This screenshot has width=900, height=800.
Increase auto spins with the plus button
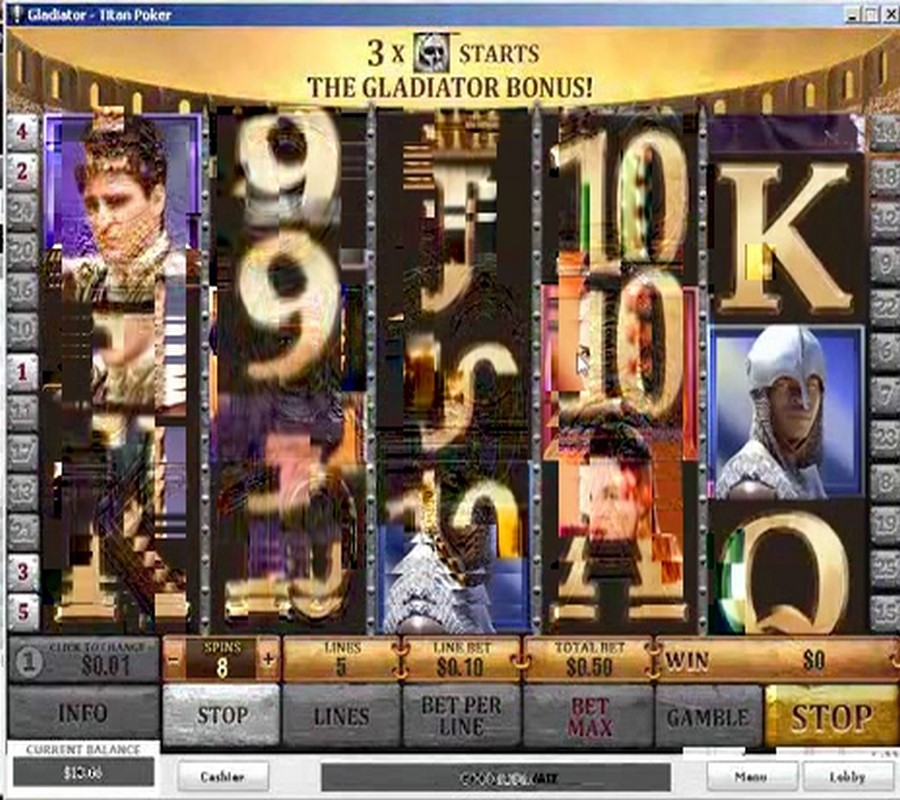pyautogui.click(x=268, y=660)
